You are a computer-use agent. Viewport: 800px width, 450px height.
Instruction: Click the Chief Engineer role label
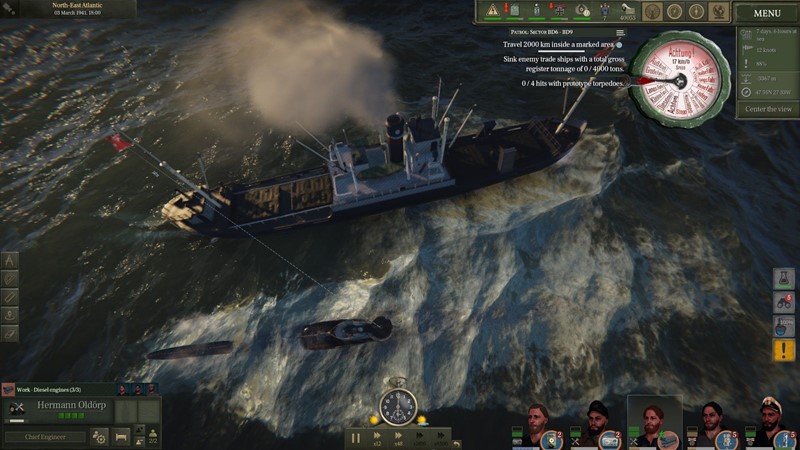[x=43, y=437]
